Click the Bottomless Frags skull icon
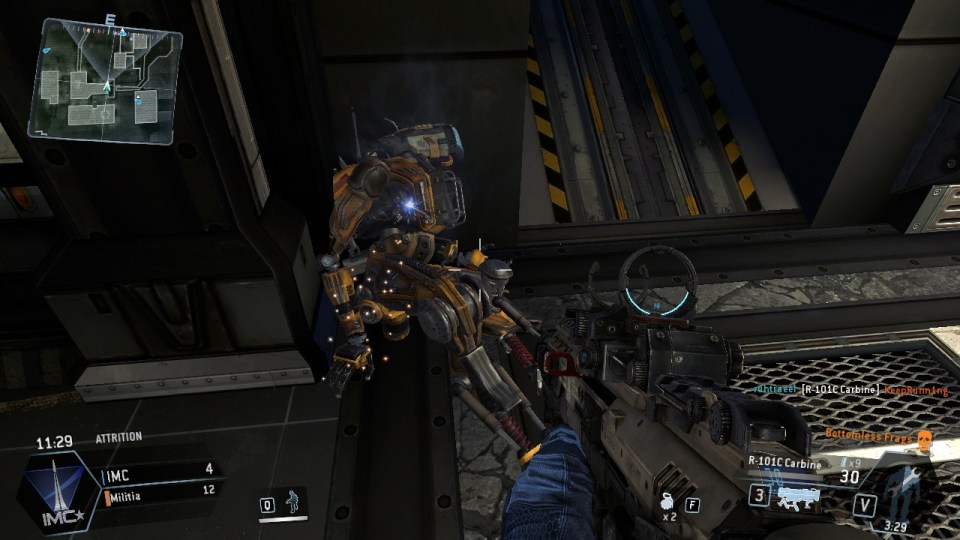 coord(924,437)
